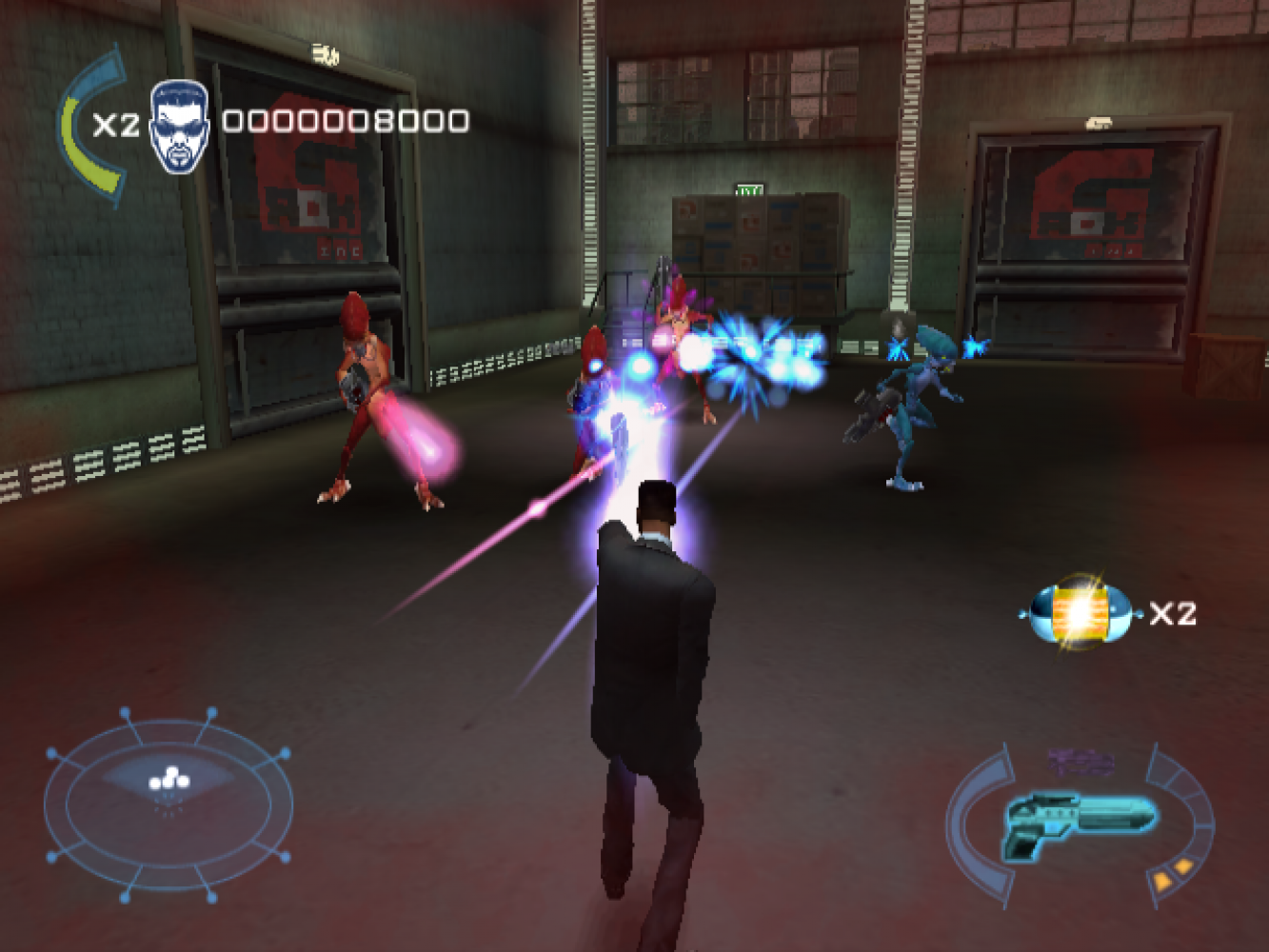The width and height of the screenshot is (1269, 952).
Task: Click the agent portrait icon
Action: click(x=179, y=127)
